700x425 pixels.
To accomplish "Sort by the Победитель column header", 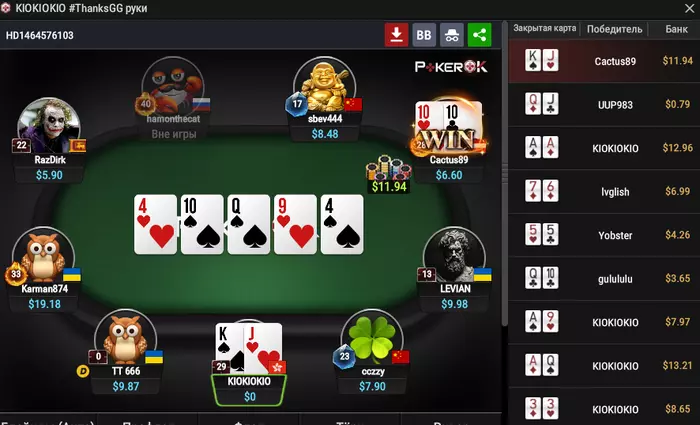I will click(x=614, y=29).
